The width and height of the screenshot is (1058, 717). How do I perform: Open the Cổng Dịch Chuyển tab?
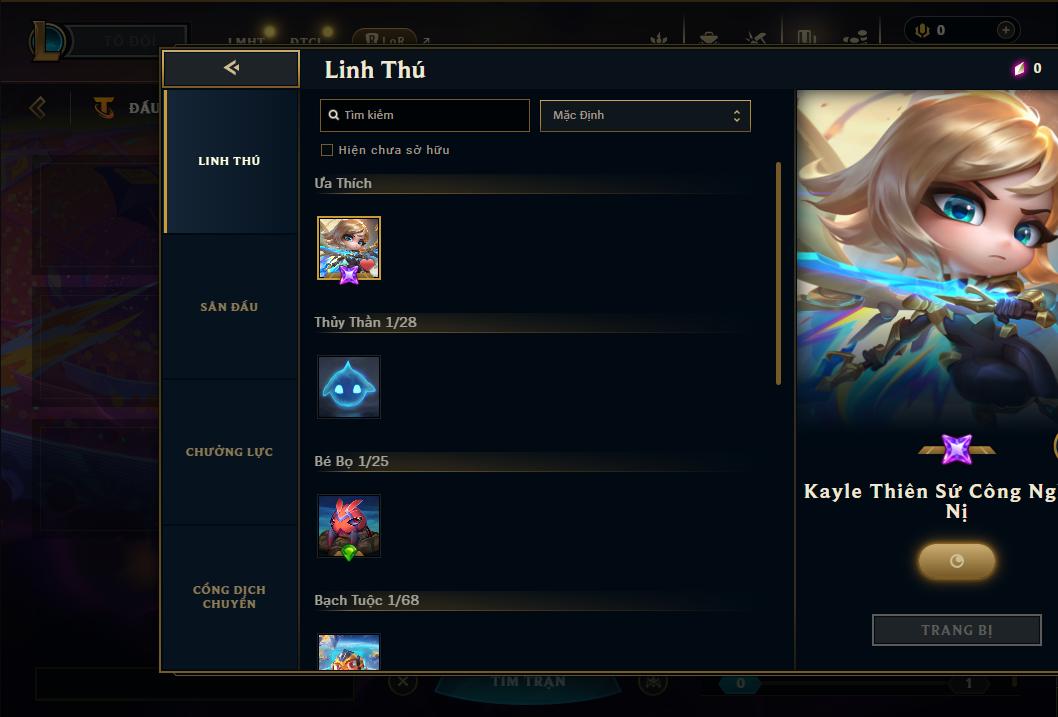click(x=229, y=597)
